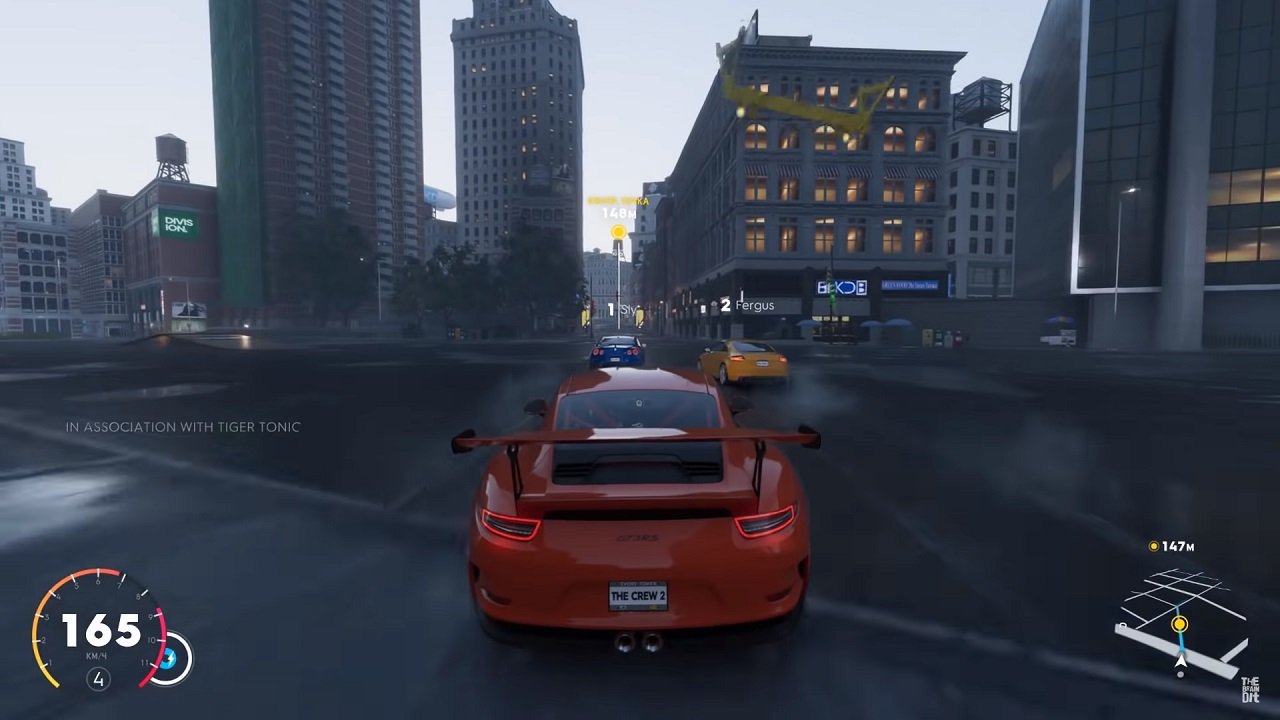Click the nitro boost lightning icon
The height and width of the screenshot is (720, 1280).
(x=168, y=658)
